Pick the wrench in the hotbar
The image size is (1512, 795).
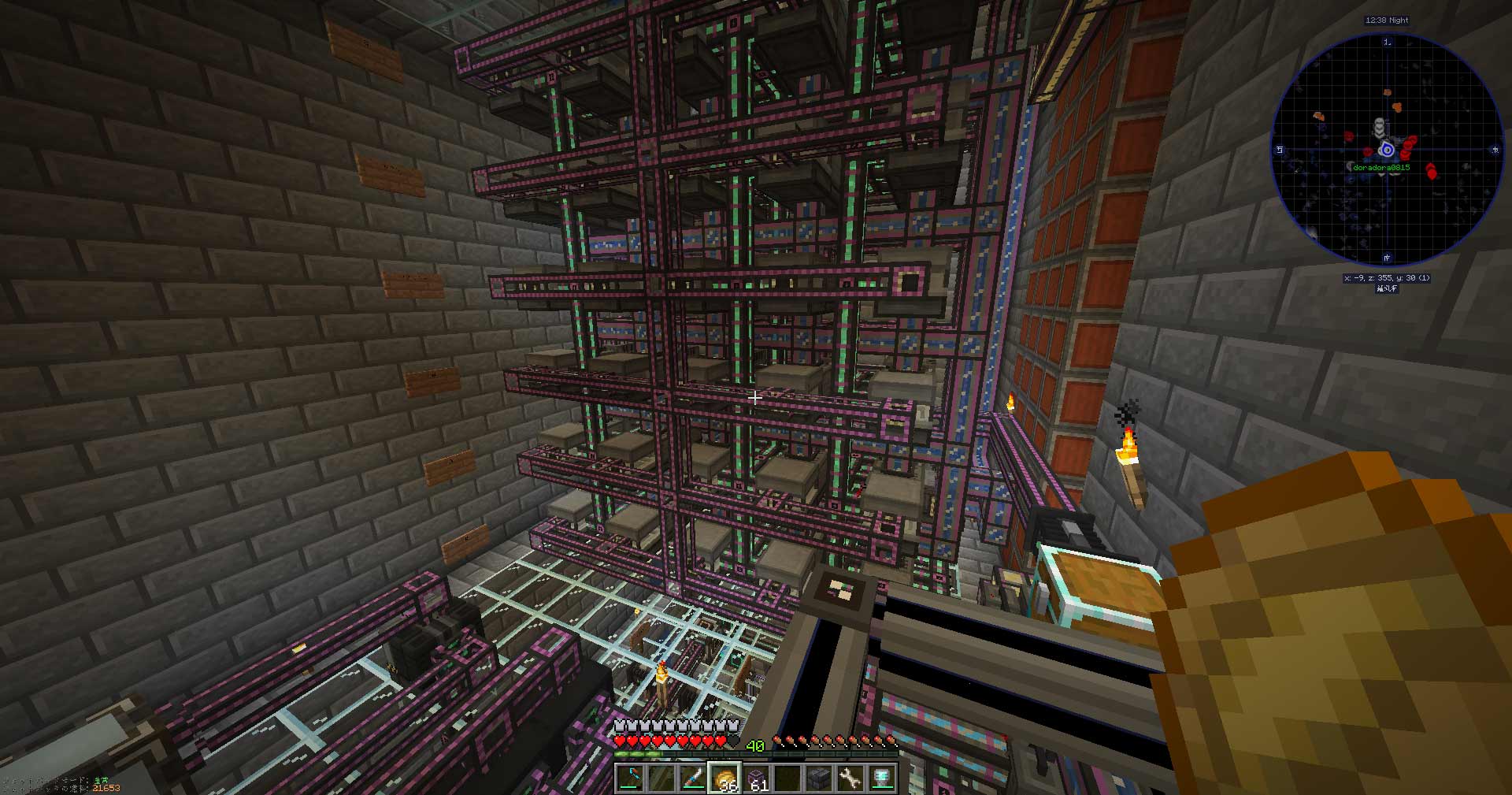(851, 778)
